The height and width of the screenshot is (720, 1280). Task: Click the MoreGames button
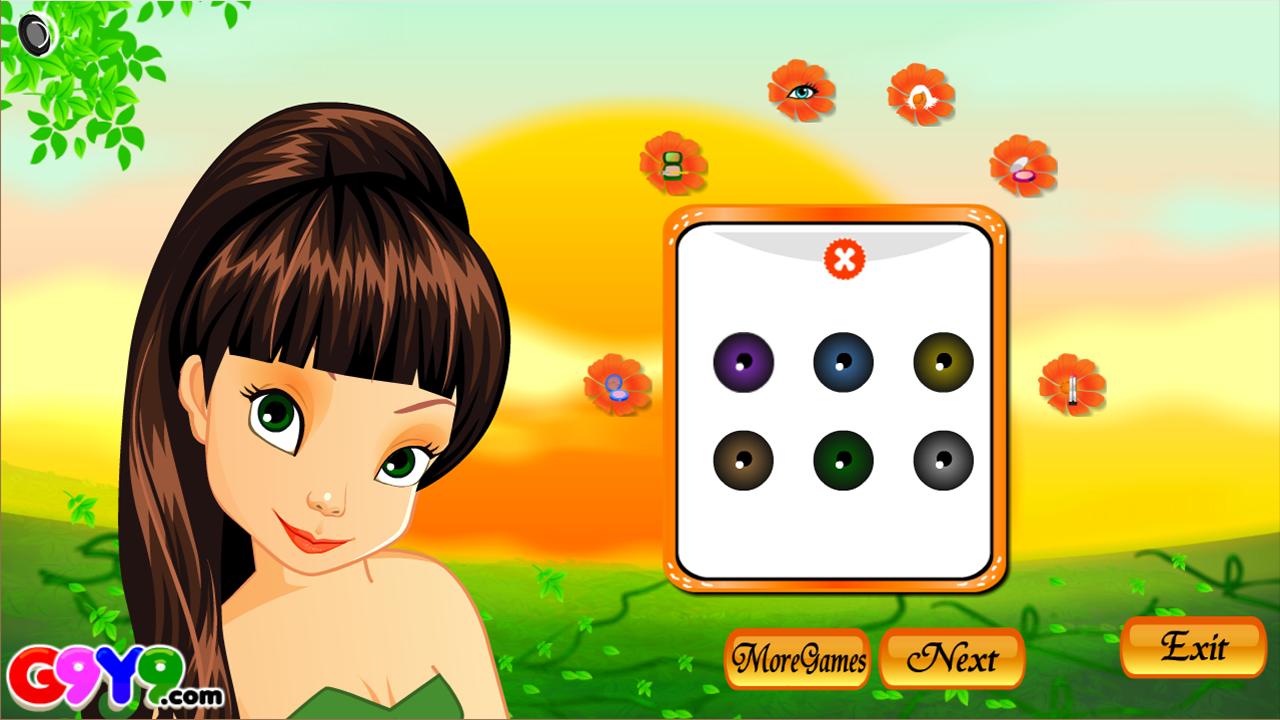point(799,660)
